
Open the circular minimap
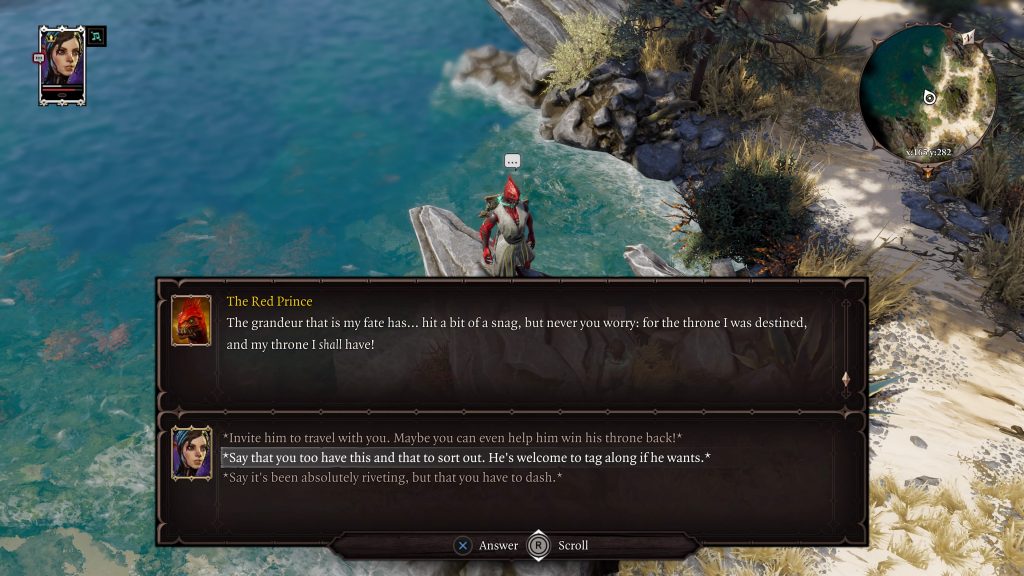pyautogui.click(x=927, y=92)
